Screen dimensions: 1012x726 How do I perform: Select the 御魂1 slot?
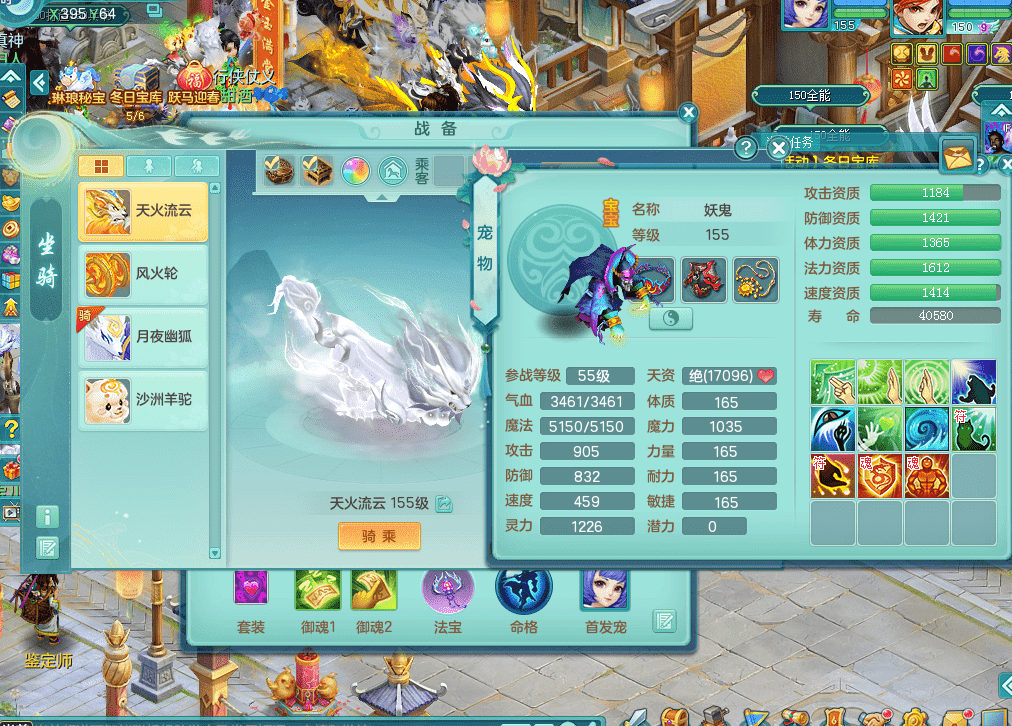318,589
